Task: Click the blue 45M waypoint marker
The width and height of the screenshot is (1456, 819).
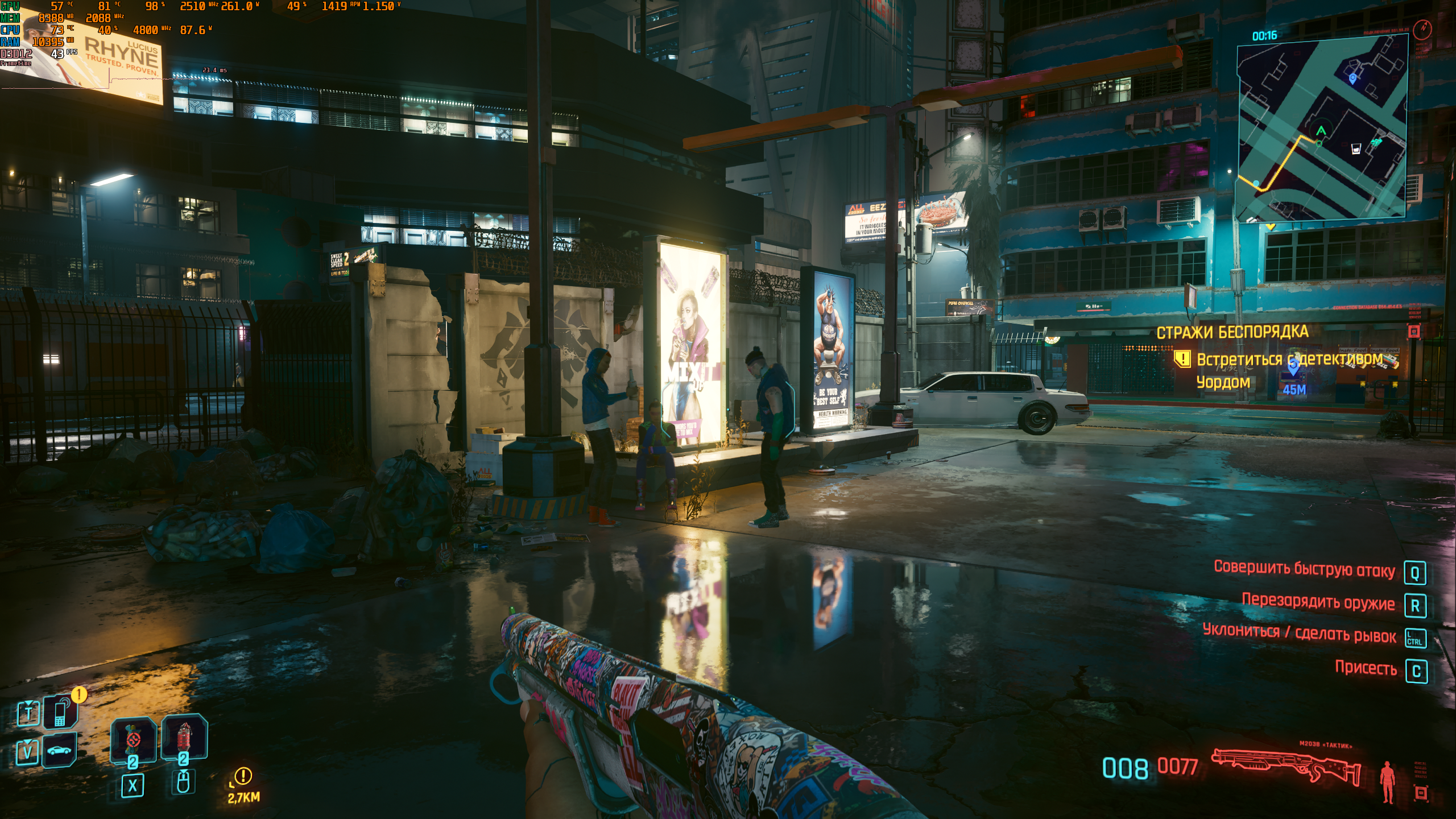Action: (1293, 368)
